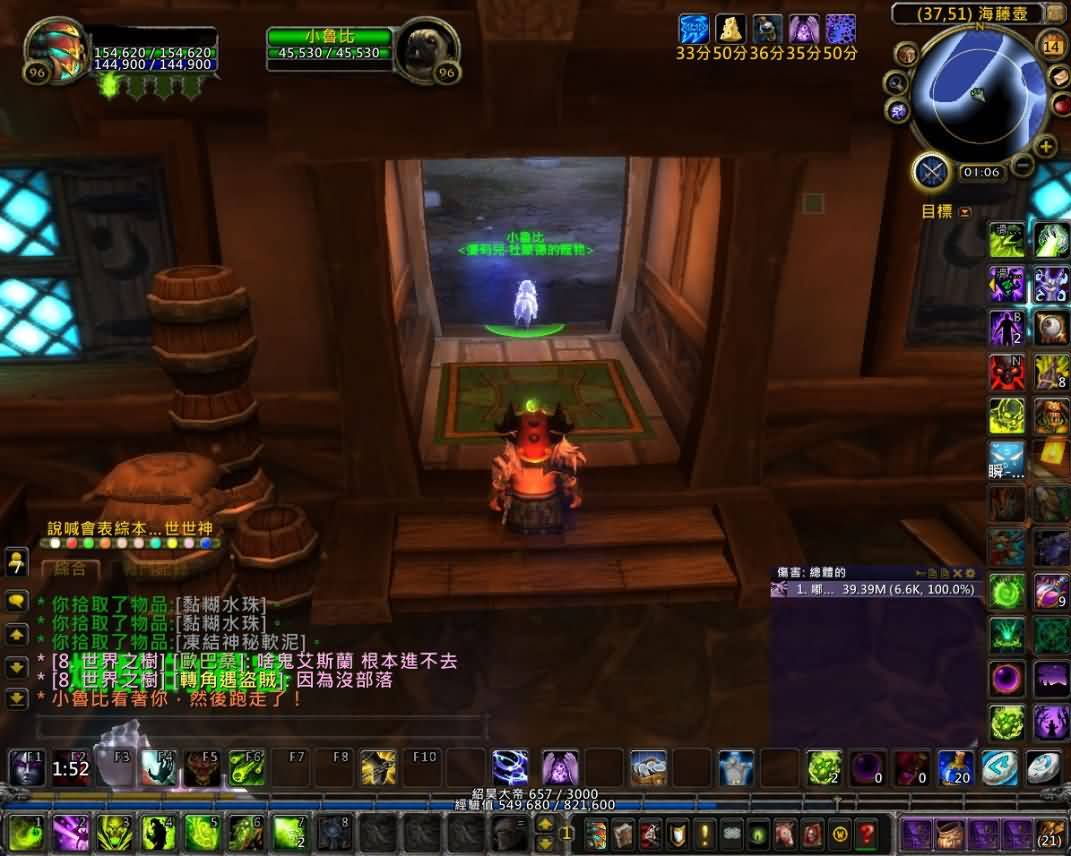Zoom in the minimap with the plus button
The height and width of the screenshot is (856, 1071).
1046,146
